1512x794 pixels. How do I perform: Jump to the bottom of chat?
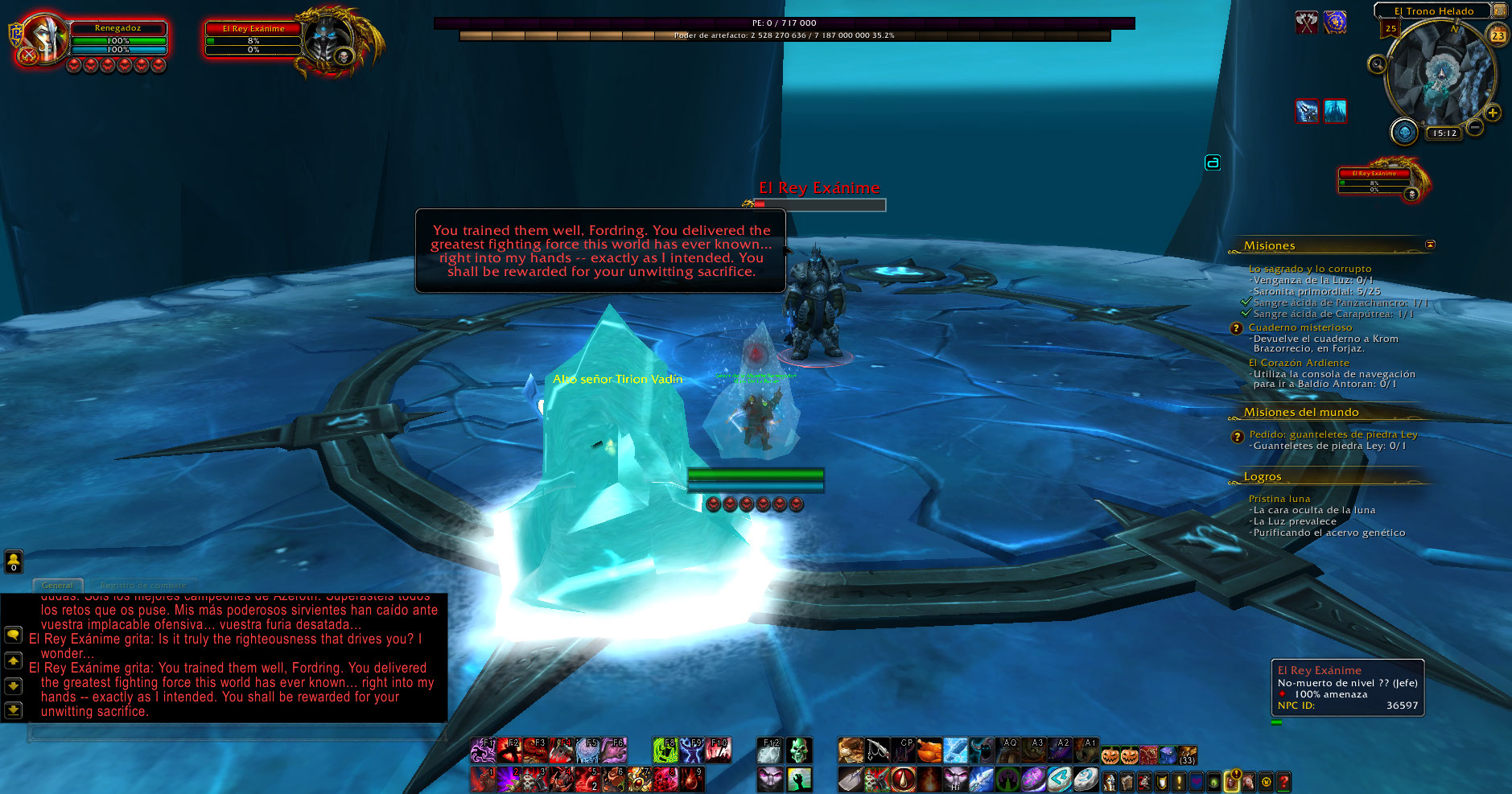point(13,710)
